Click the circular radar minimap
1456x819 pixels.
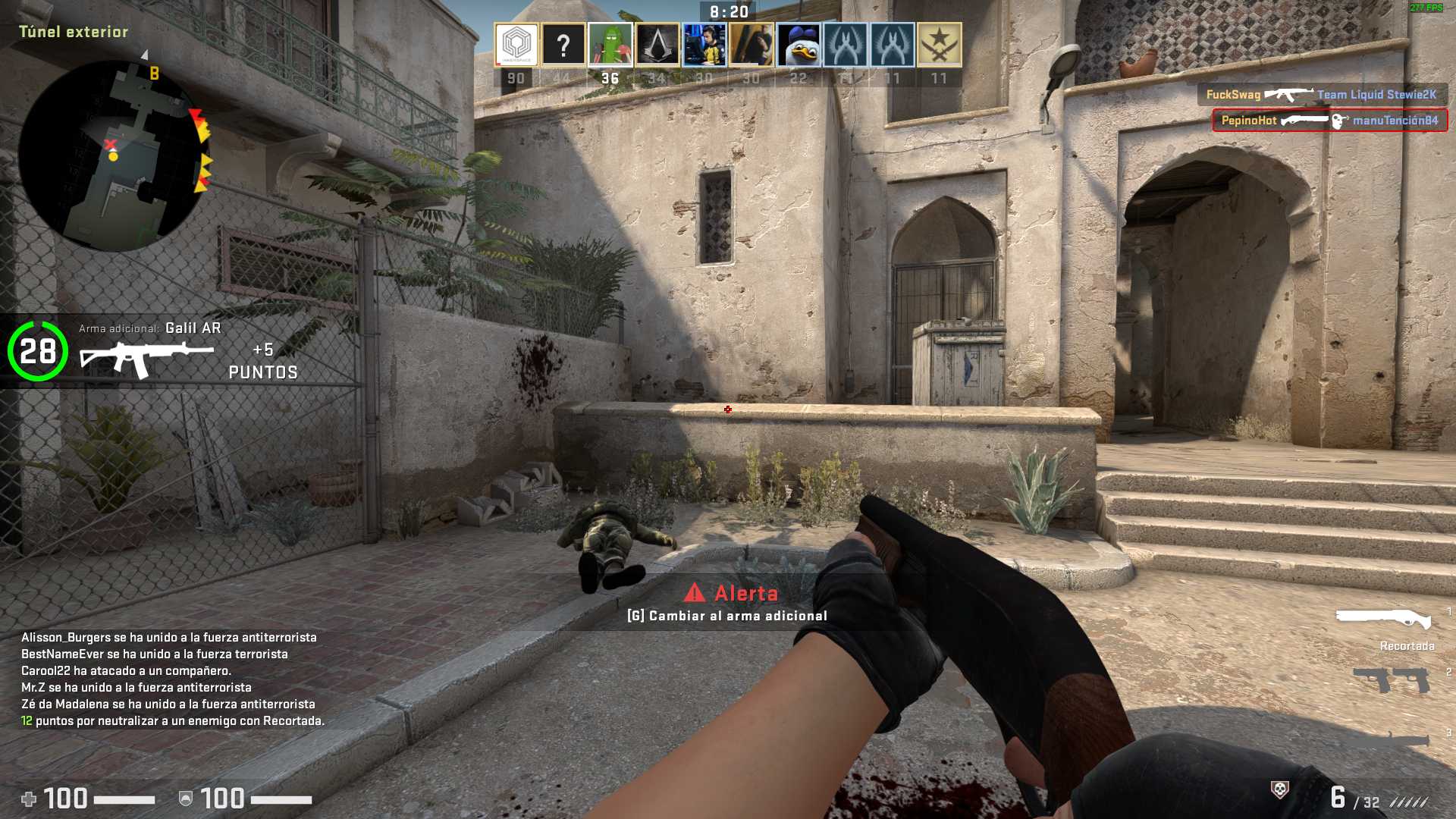114,157
